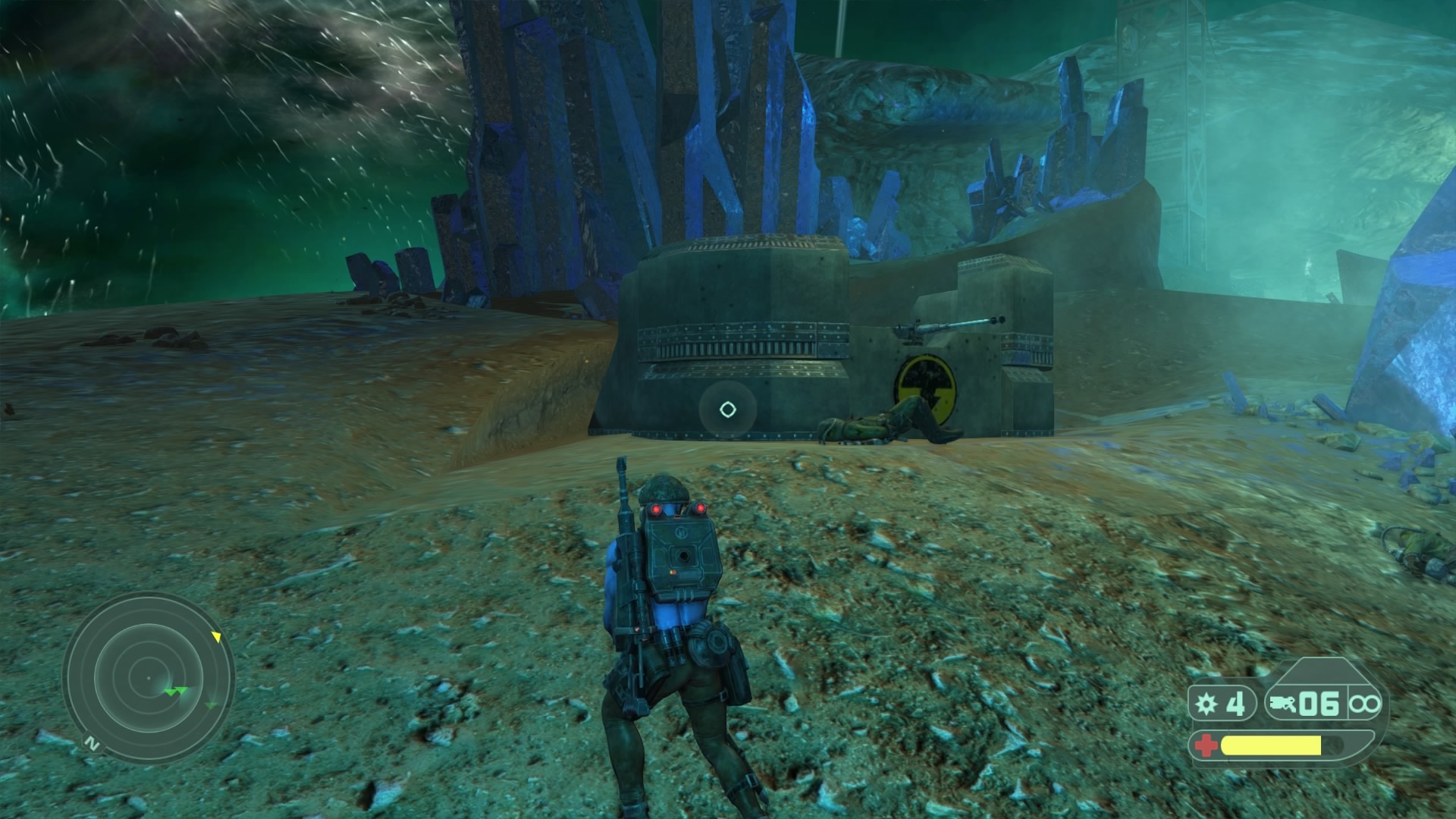Click the yellow objective arrow on the minimap
Viewport: 1456px width, 819px height.
(218, 637)
